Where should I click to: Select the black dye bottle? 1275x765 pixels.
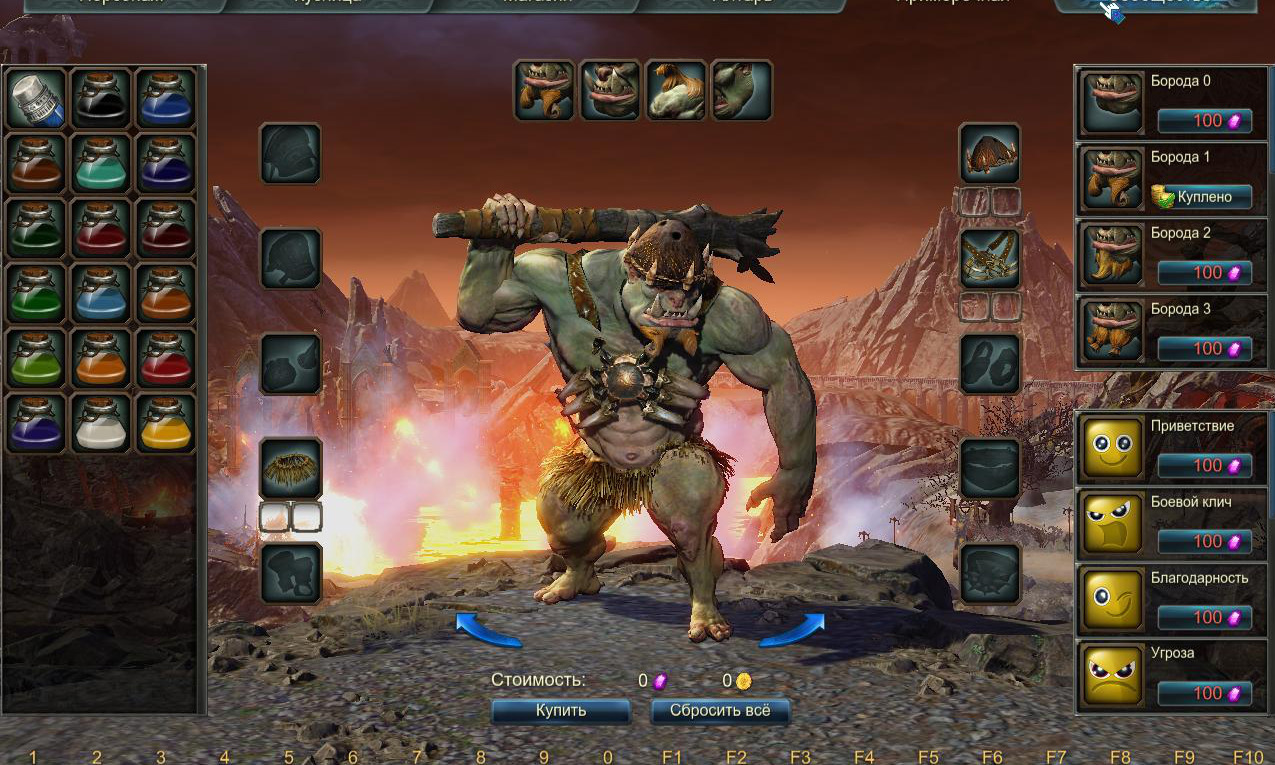pyautogui.click(x=101, y=98)
